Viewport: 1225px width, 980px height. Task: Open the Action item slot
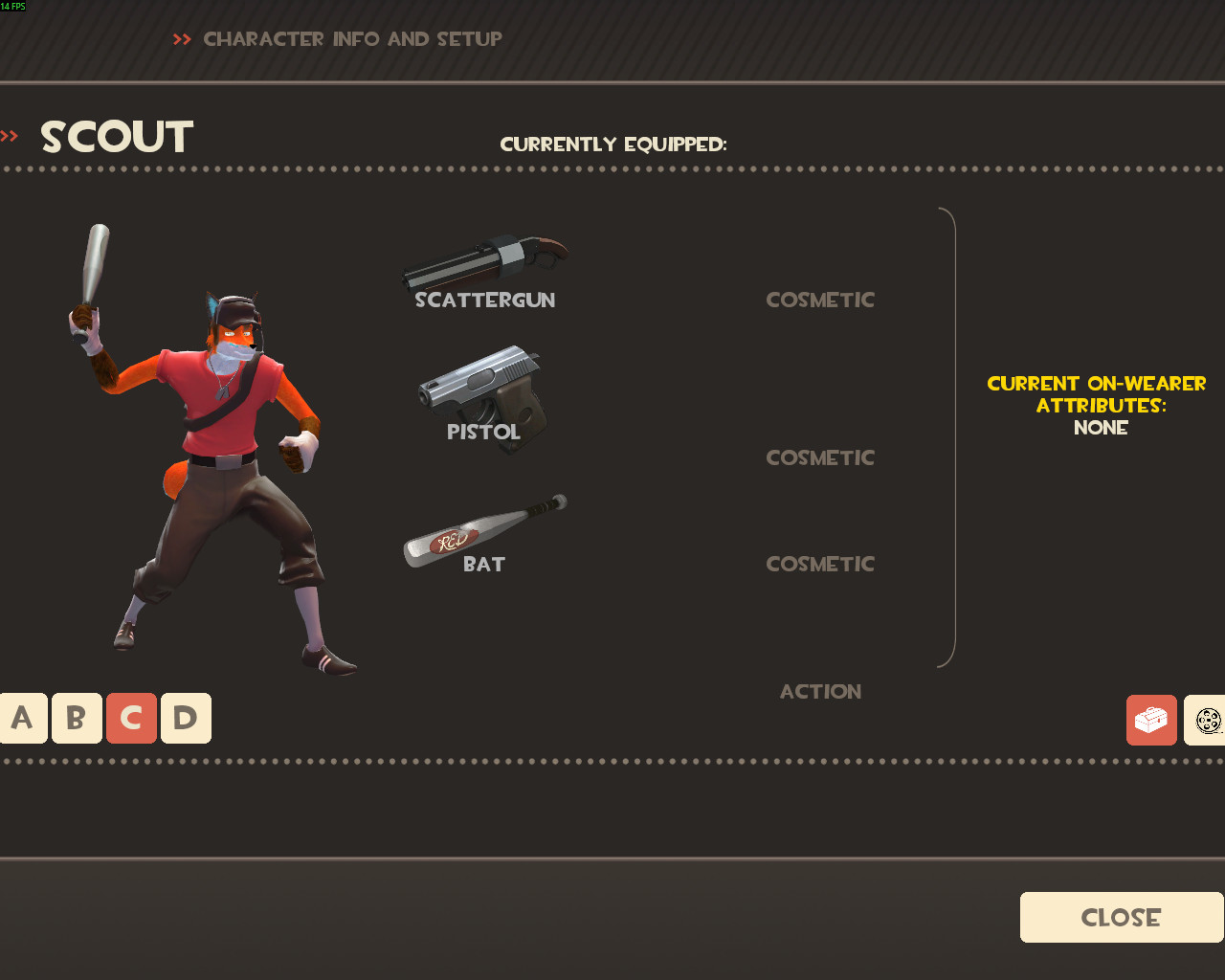click(x=819, y=691)
